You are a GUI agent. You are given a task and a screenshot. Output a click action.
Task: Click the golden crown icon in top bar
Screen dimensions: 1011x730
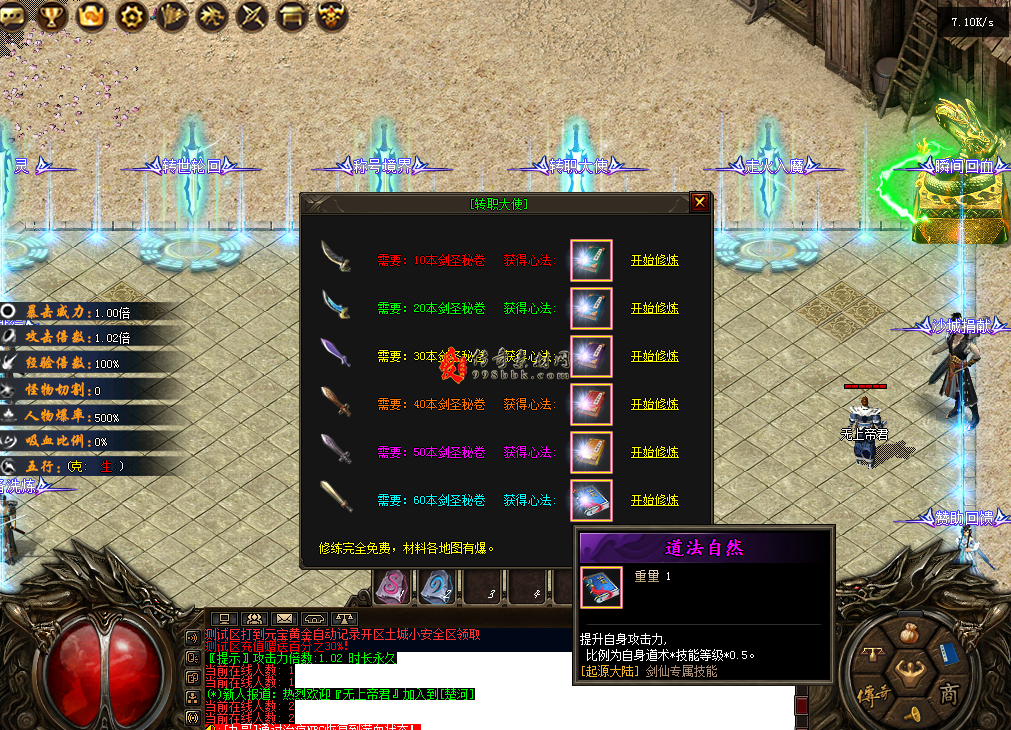[x=91, y=15]
